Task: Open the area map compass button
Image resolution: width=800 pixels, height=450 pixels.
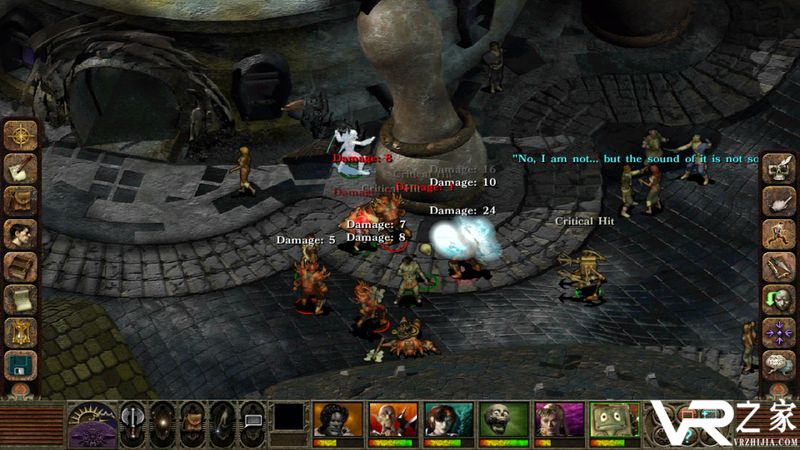Action: coord(20,133)
